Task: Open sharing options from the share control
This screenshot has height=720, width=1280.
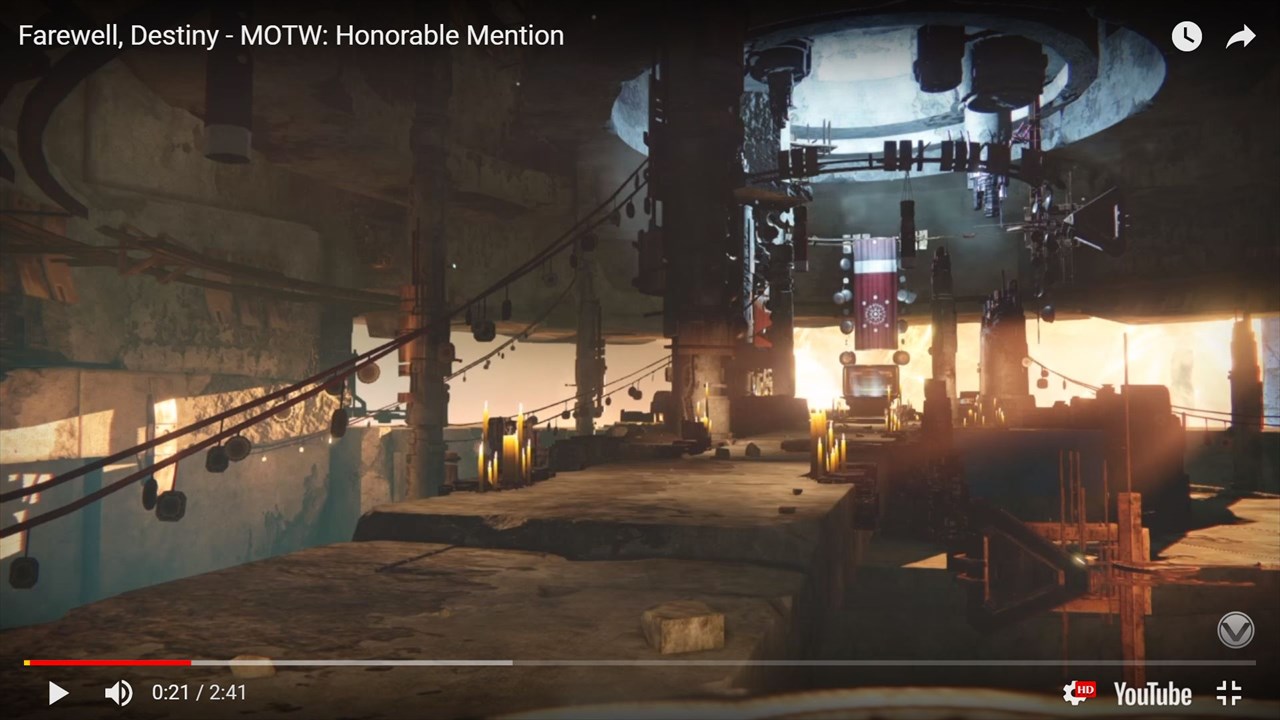Action: (x=1240, y=36)
